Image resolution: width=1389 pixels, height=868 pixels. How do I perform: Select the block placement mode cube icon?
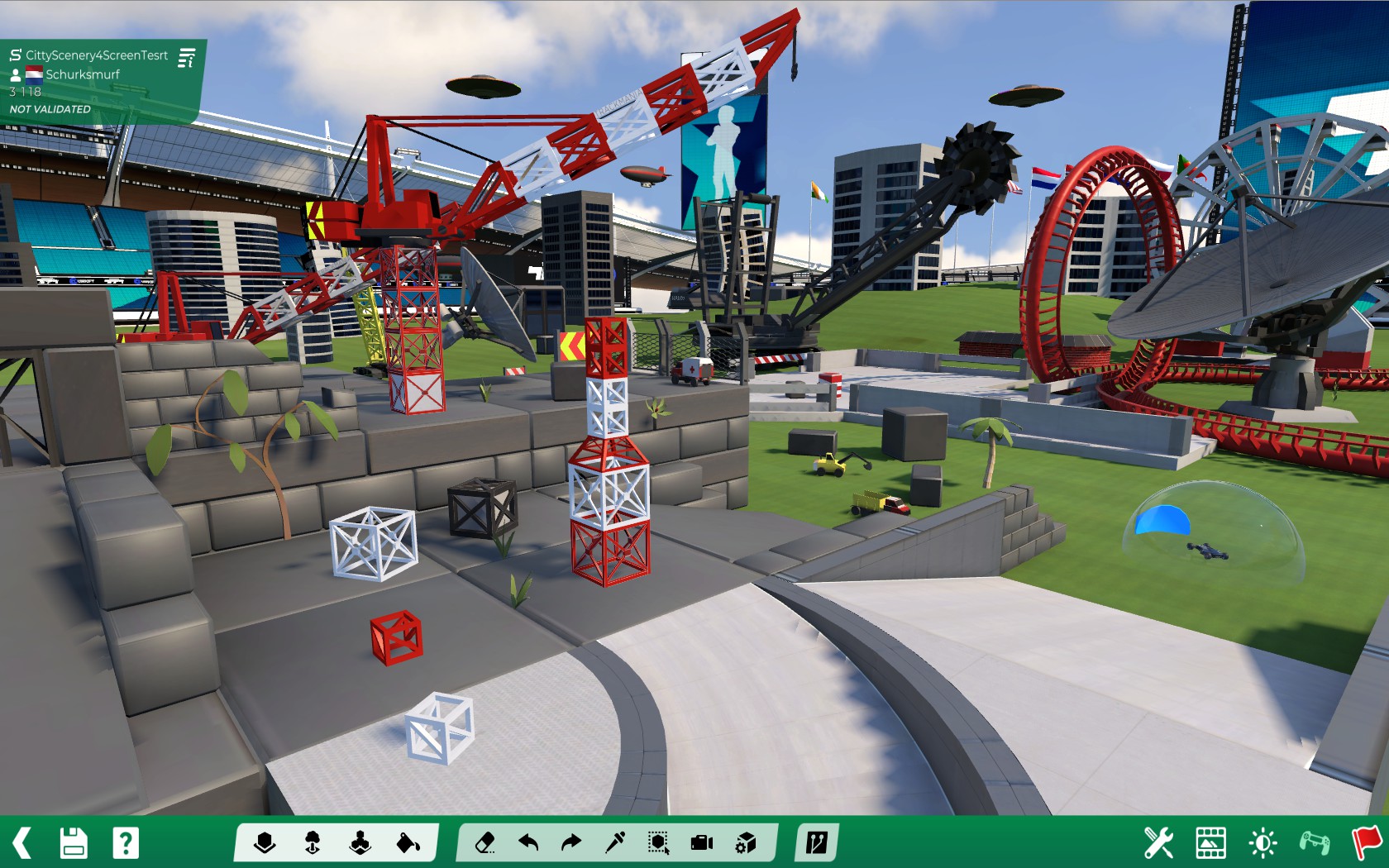[265, 843]
